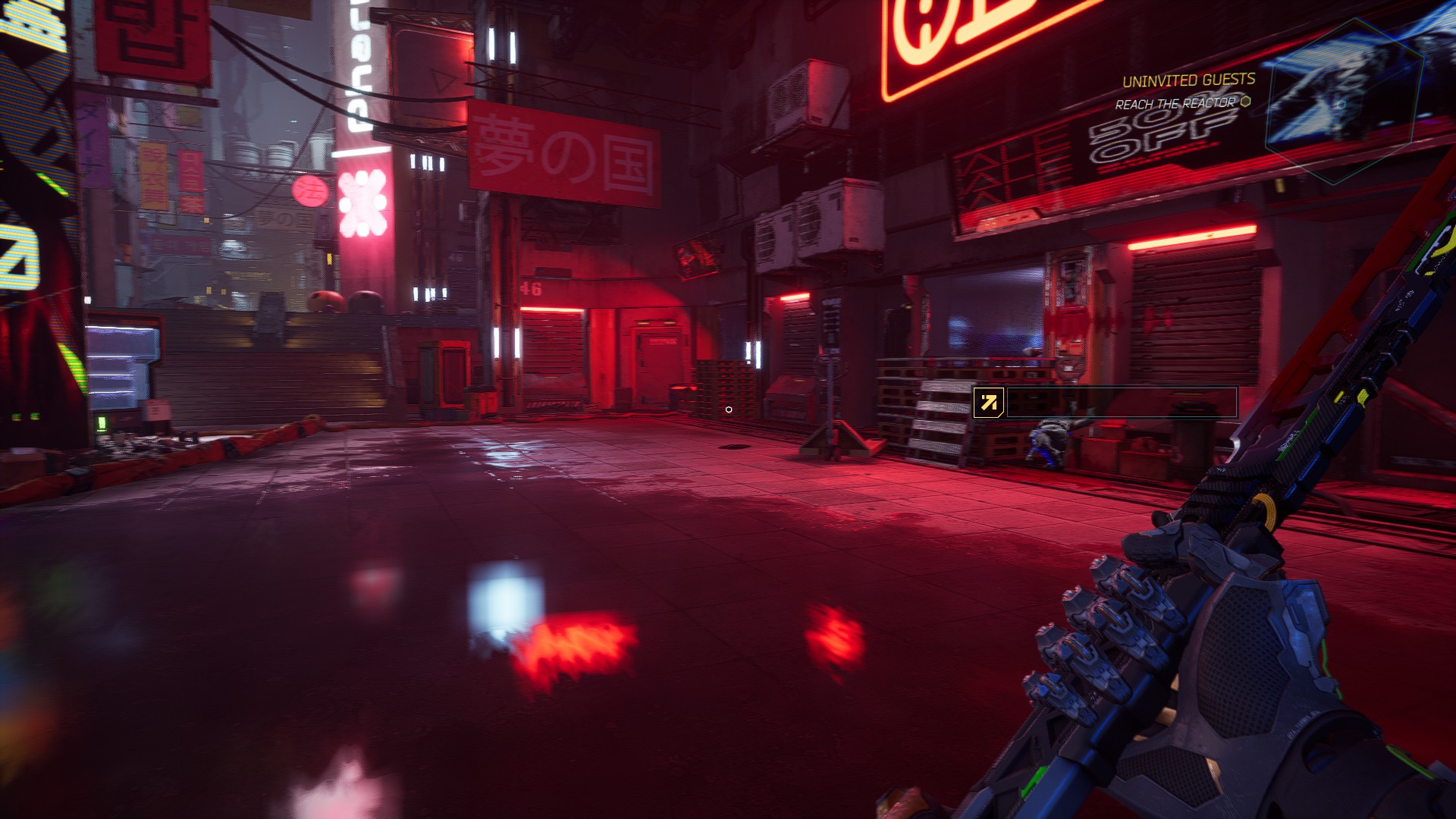Select the Uninvited Guests mission title
The image size is (1456, 819).
pyautogui.click(x=1188, y=80)
